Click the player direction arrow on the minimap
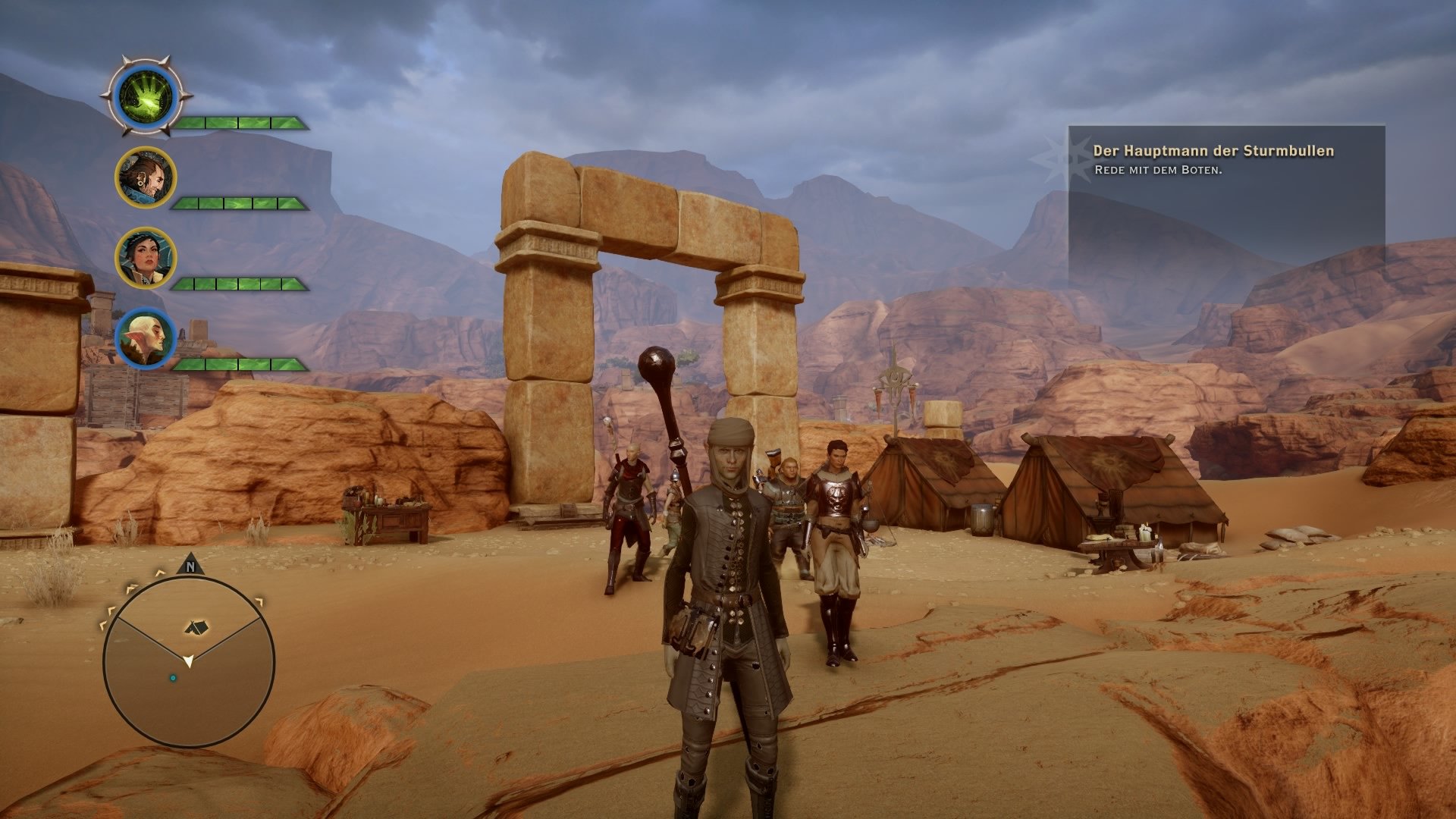Viewport: 1456px width, 819px height. (190, 661)
